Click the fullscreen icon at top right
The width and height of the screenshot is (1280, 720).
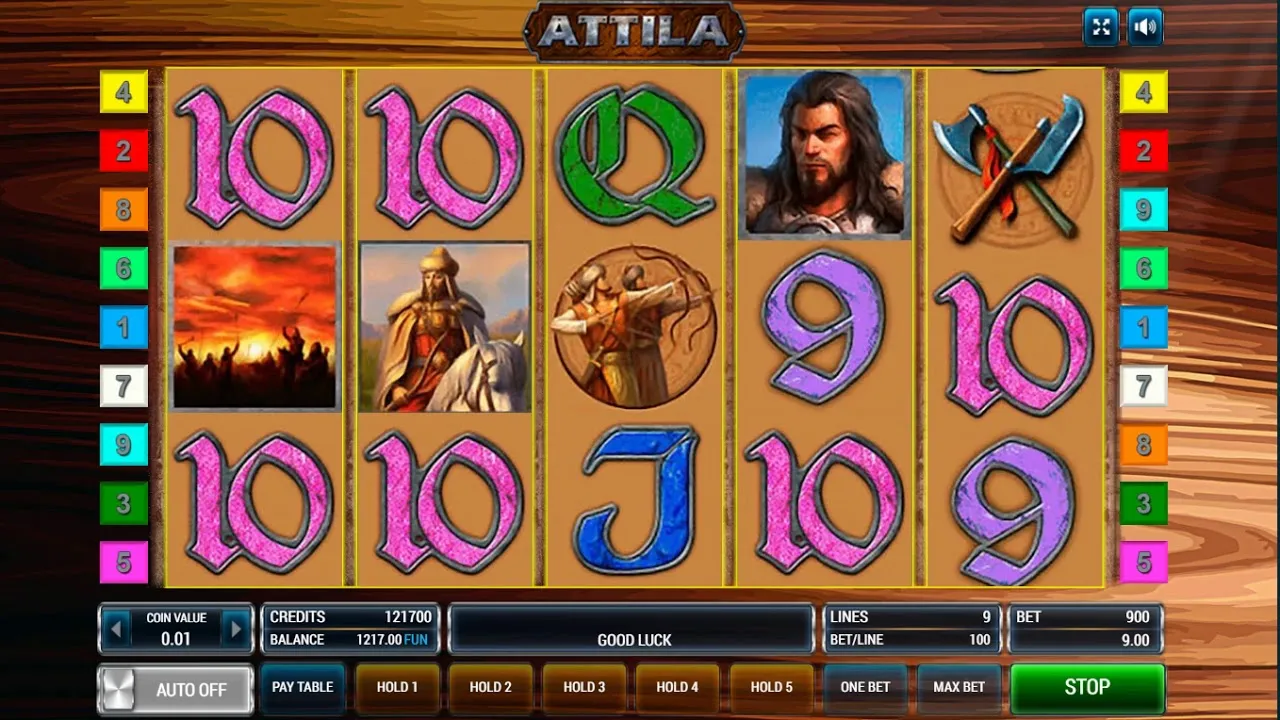(x=1101, y=26)
